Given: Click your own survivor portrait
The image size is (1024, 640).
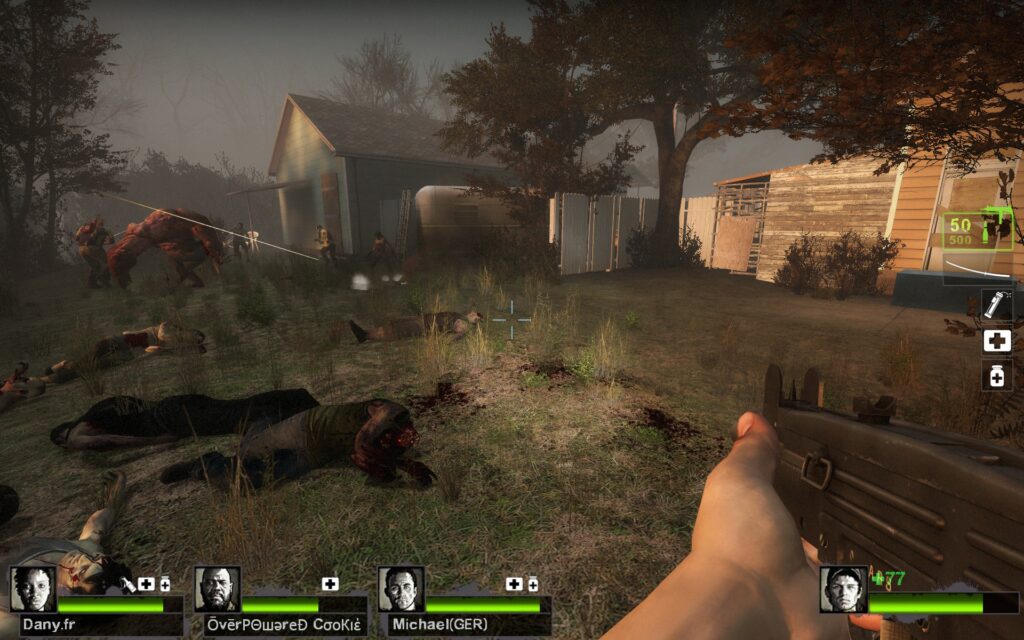Looking at the screenshot, I should click(x=842, y=589).
